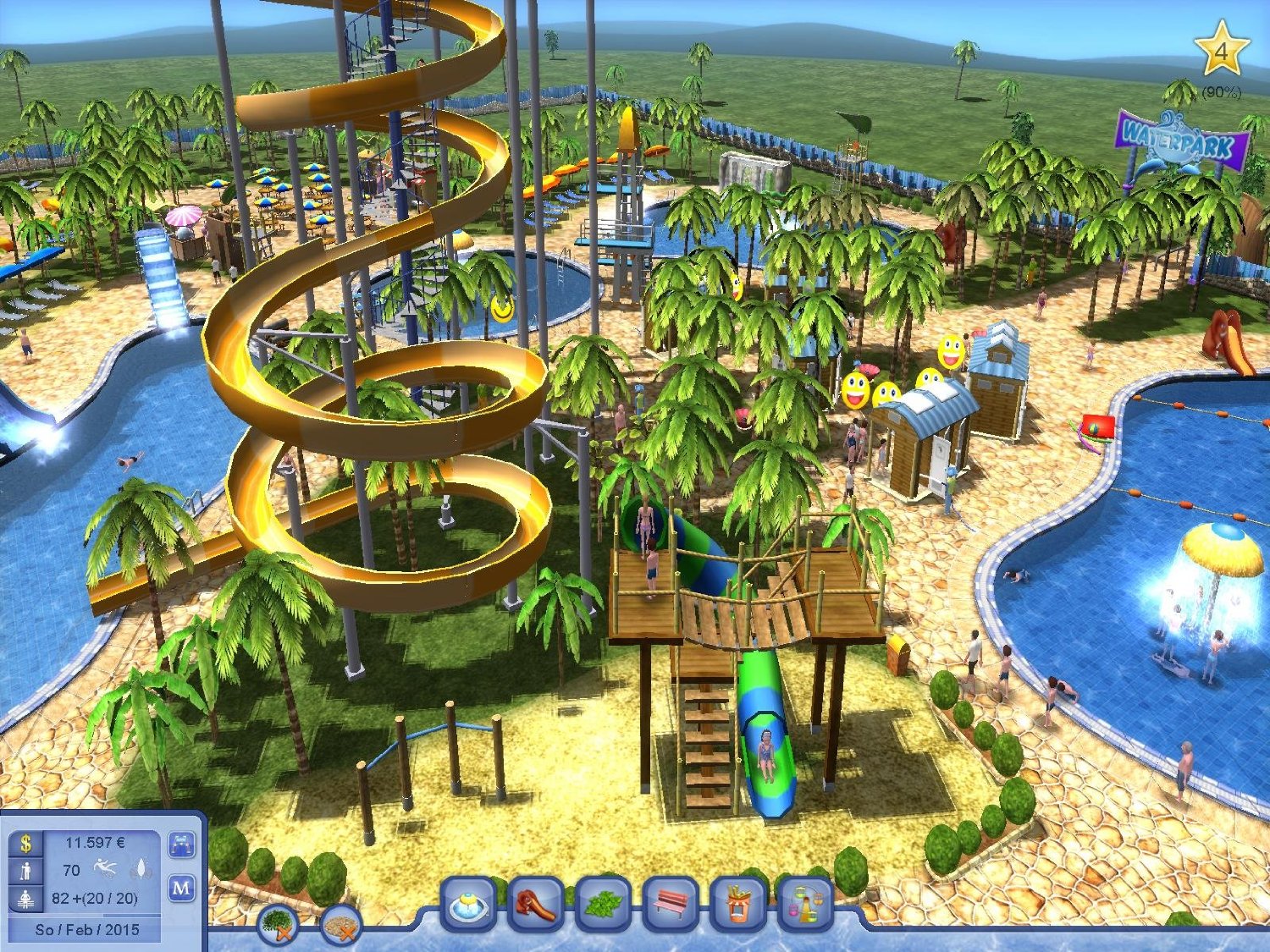Choose the park bench build category
1270x952 pixels.
coord(670,905)
